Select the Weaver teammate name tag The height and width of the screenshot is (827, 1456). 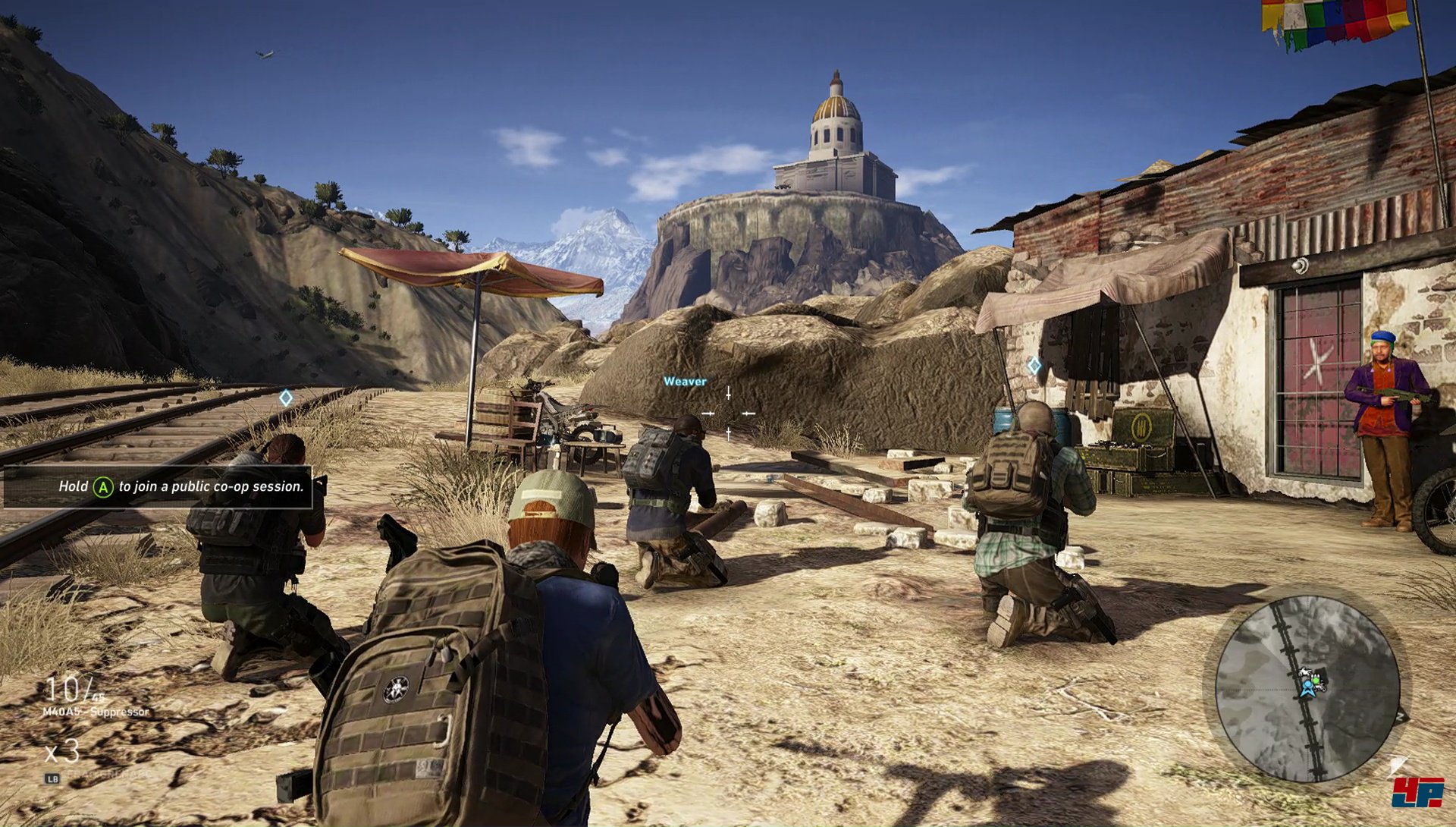[x=685, y=382]
